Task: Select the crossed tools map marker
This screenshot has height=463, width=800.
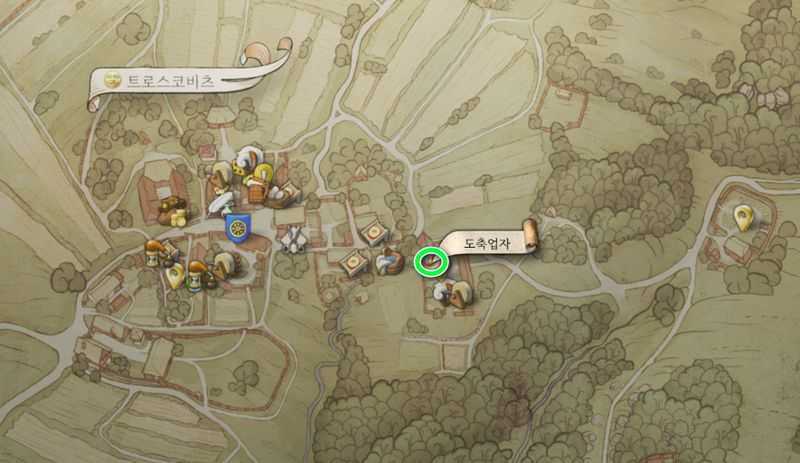Action: tap(293, 240)
